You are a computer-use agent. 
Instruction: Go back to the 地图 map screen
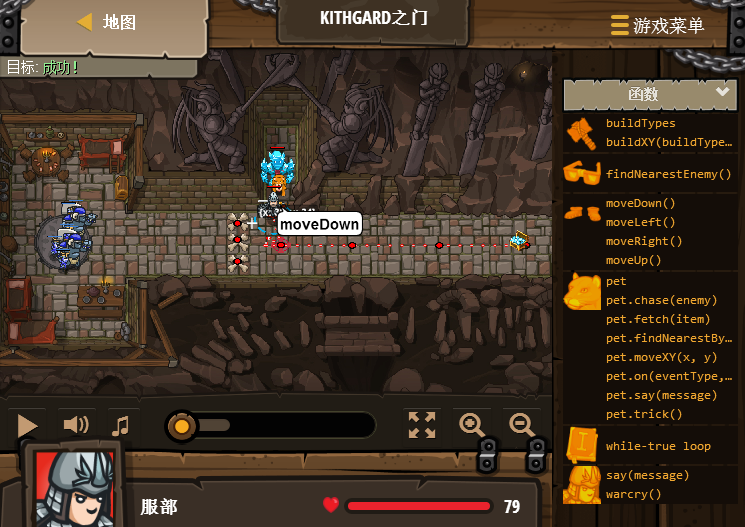[x=107, y=22]
